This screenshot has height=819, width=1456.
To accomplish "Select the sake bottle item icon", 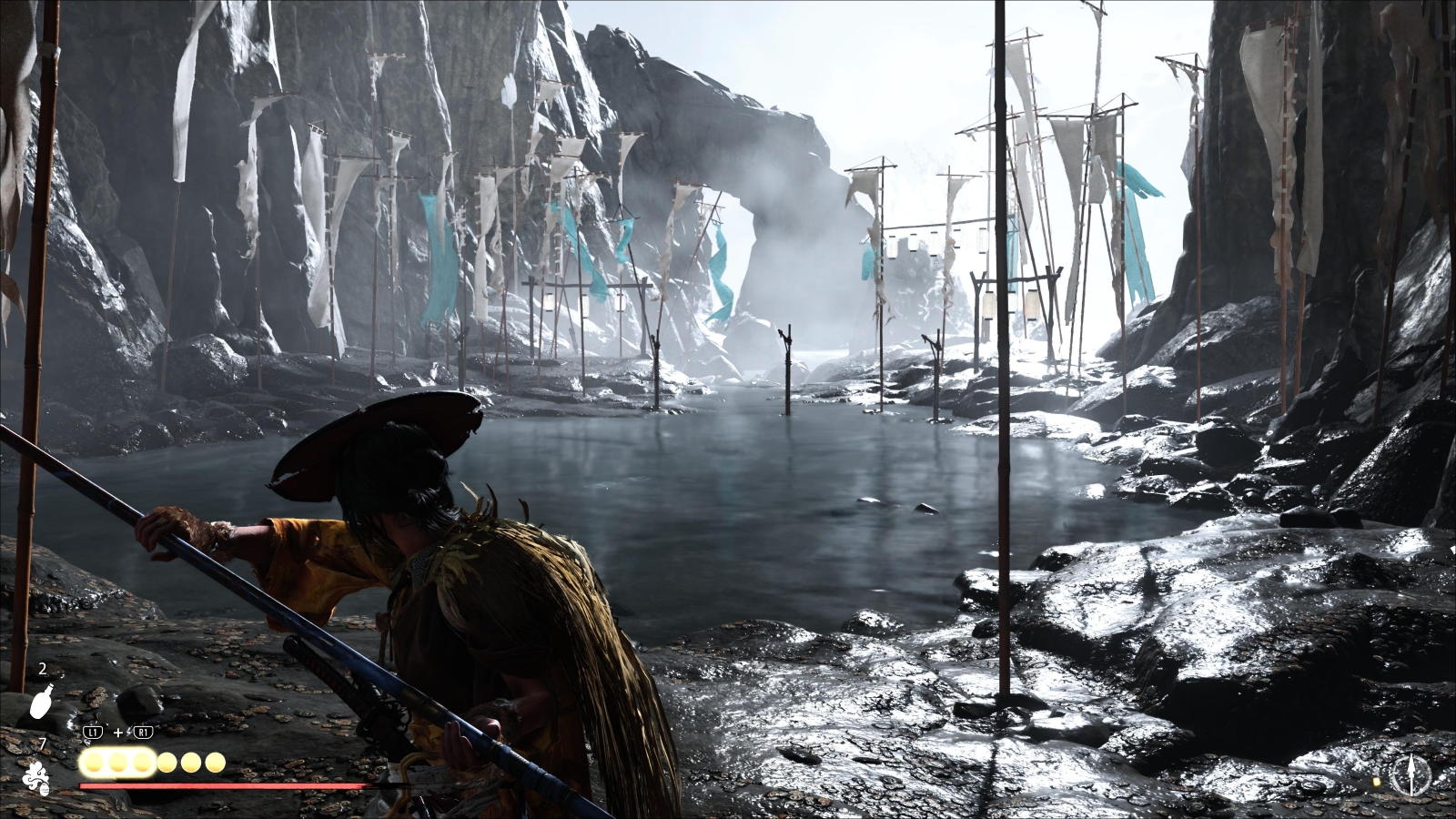I will pos(41,703).
